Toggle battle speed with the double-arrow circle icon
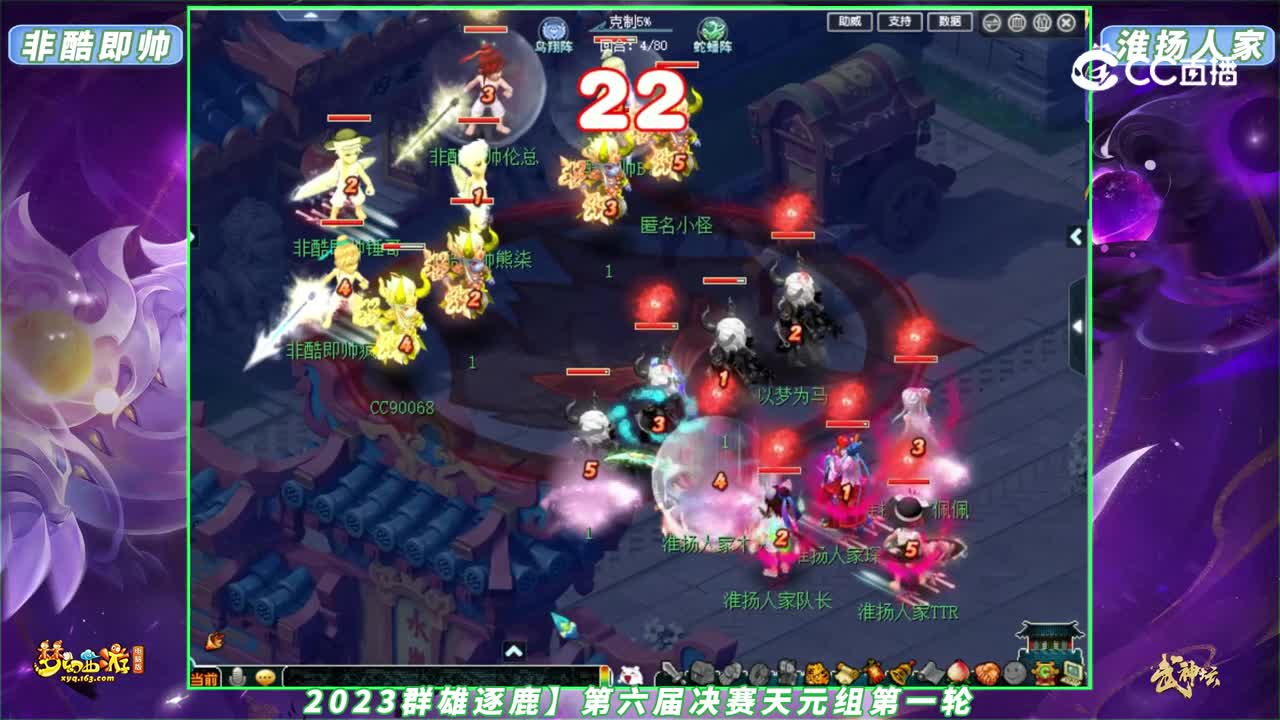The image size is (1280, 720). pyautogui.click(x=993, y=23)
